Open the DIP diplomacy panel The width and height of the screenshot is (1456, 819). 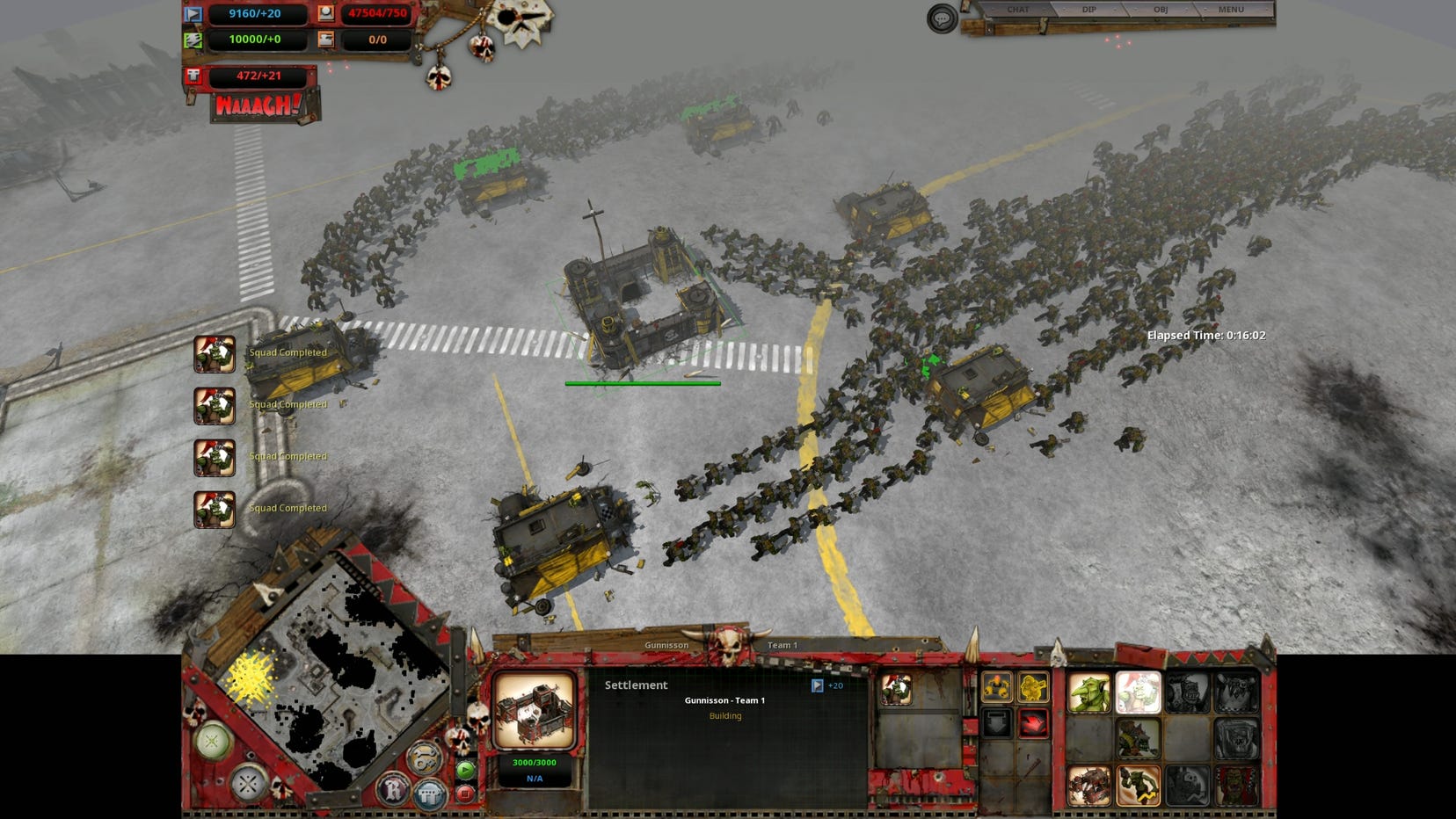point(1088,10)
